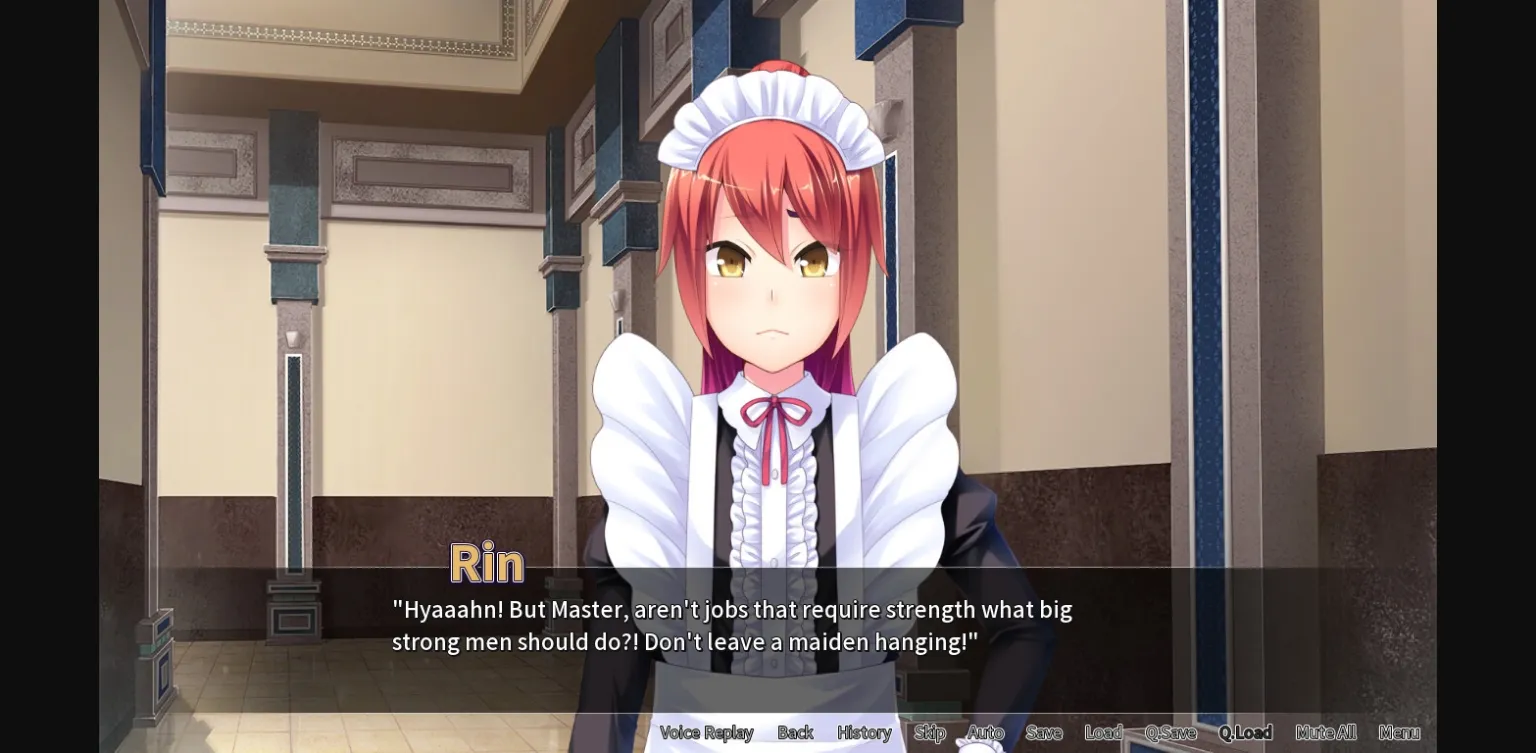Perform a Q.Save quick save

tap(1168, 732)
